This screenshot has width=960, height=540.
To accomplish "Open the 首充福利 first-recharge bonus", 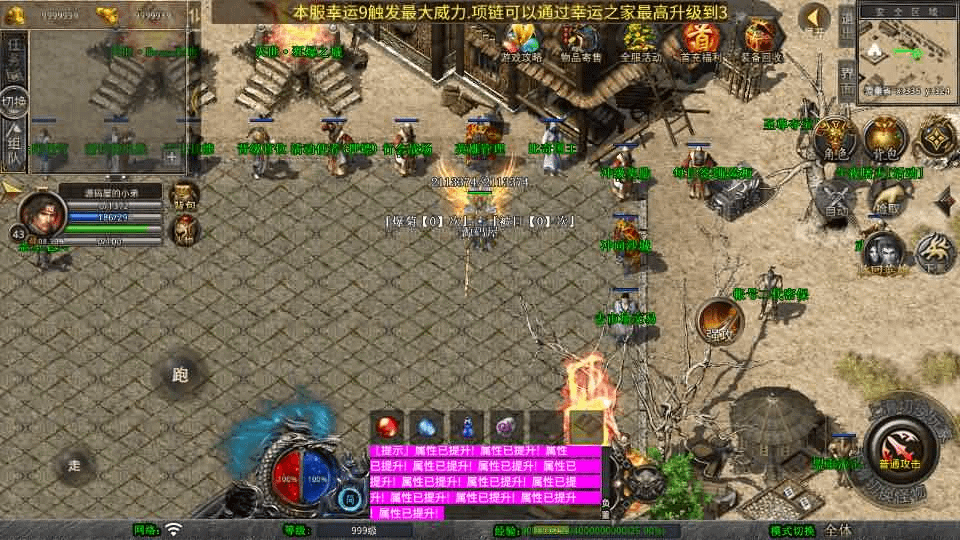I will (x=701, y=42).
